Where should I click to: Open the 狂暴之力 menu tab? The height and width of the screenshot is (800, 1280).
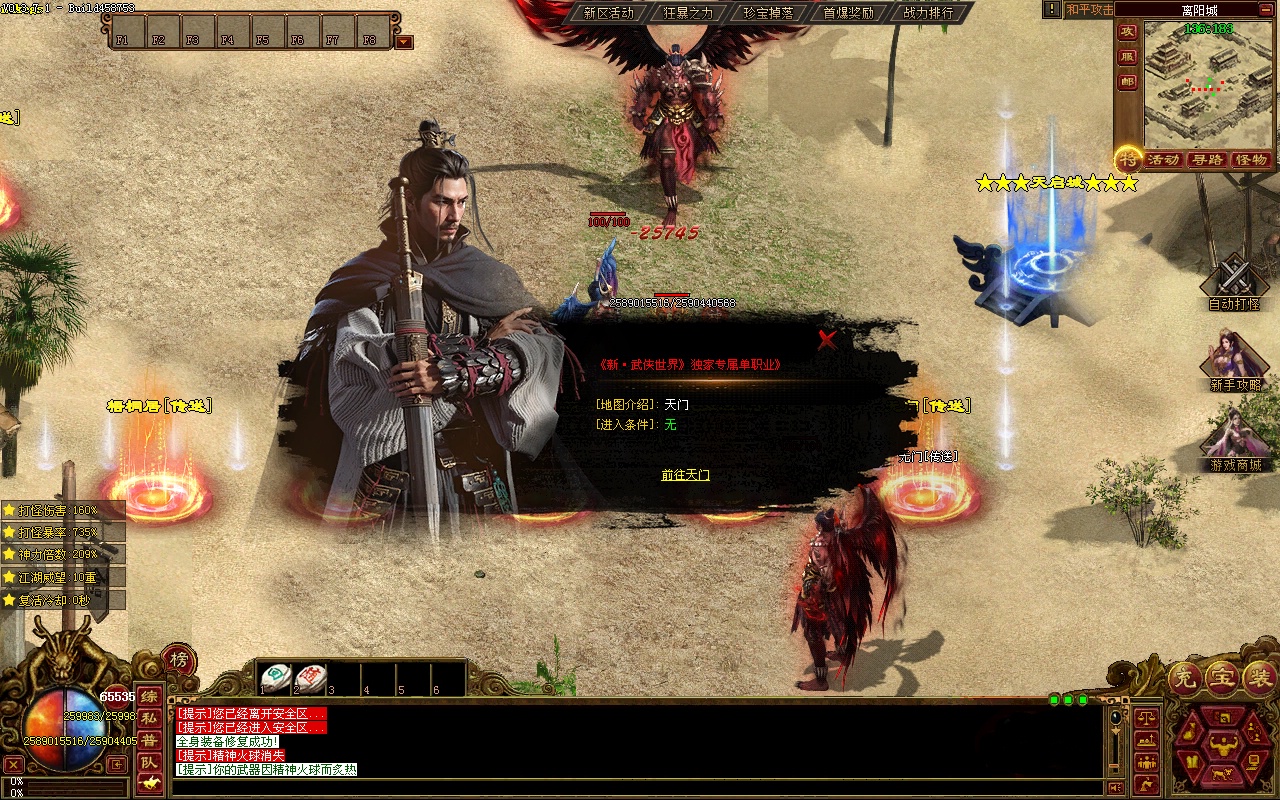(688, 13)
